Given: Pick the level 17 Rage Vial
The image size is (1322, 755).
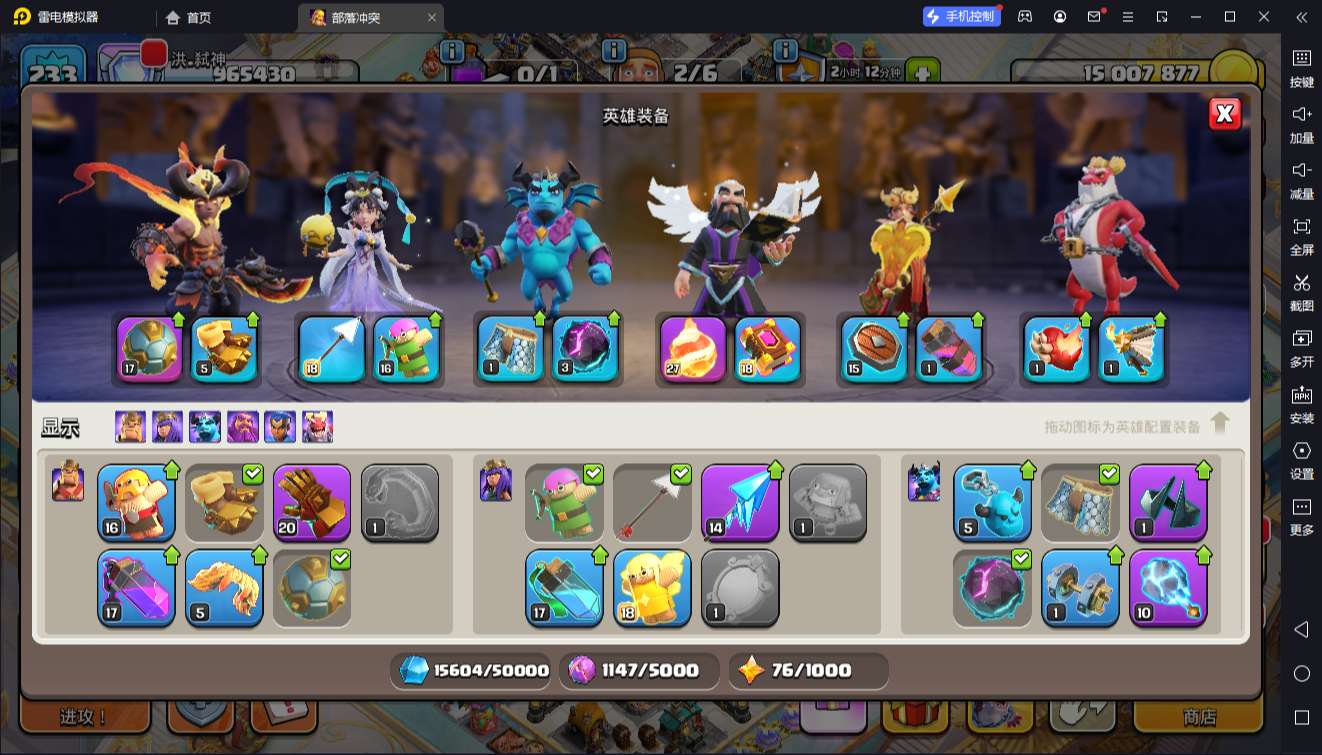Looking at the screenshot, I should [136, 589].
